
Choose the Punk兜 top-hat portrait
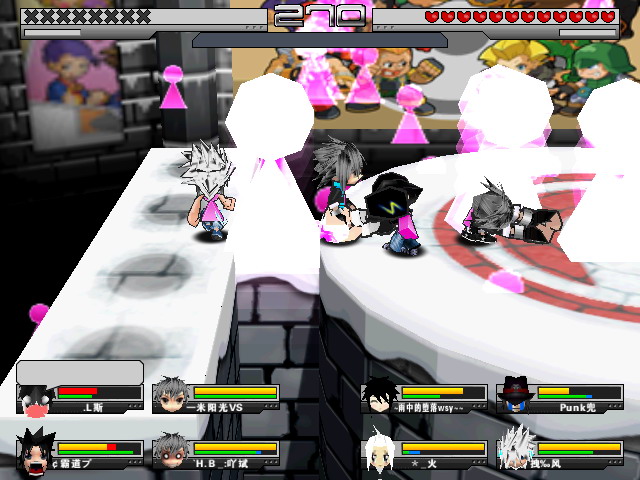tap(516, 396)
